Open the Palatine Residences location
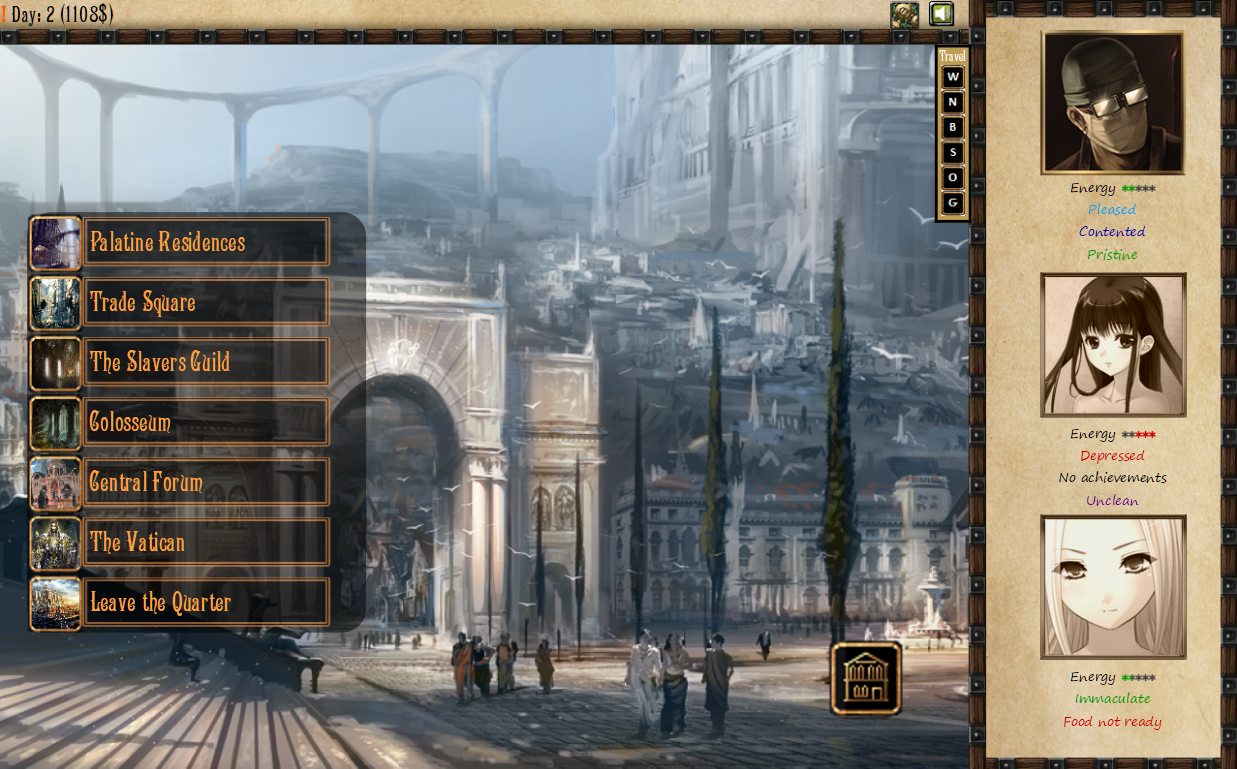The image size is (1237, 769). click(206, 242)
